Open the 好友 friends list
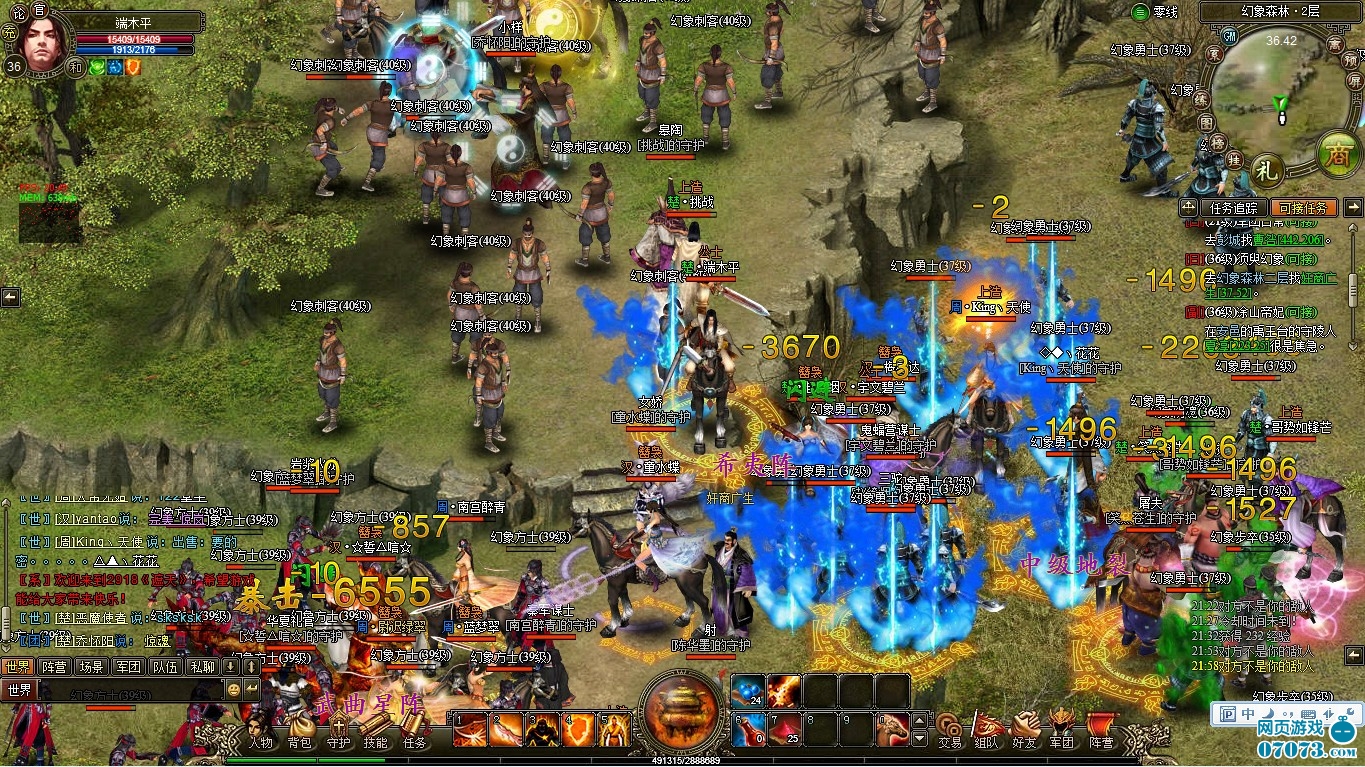 1025,731
